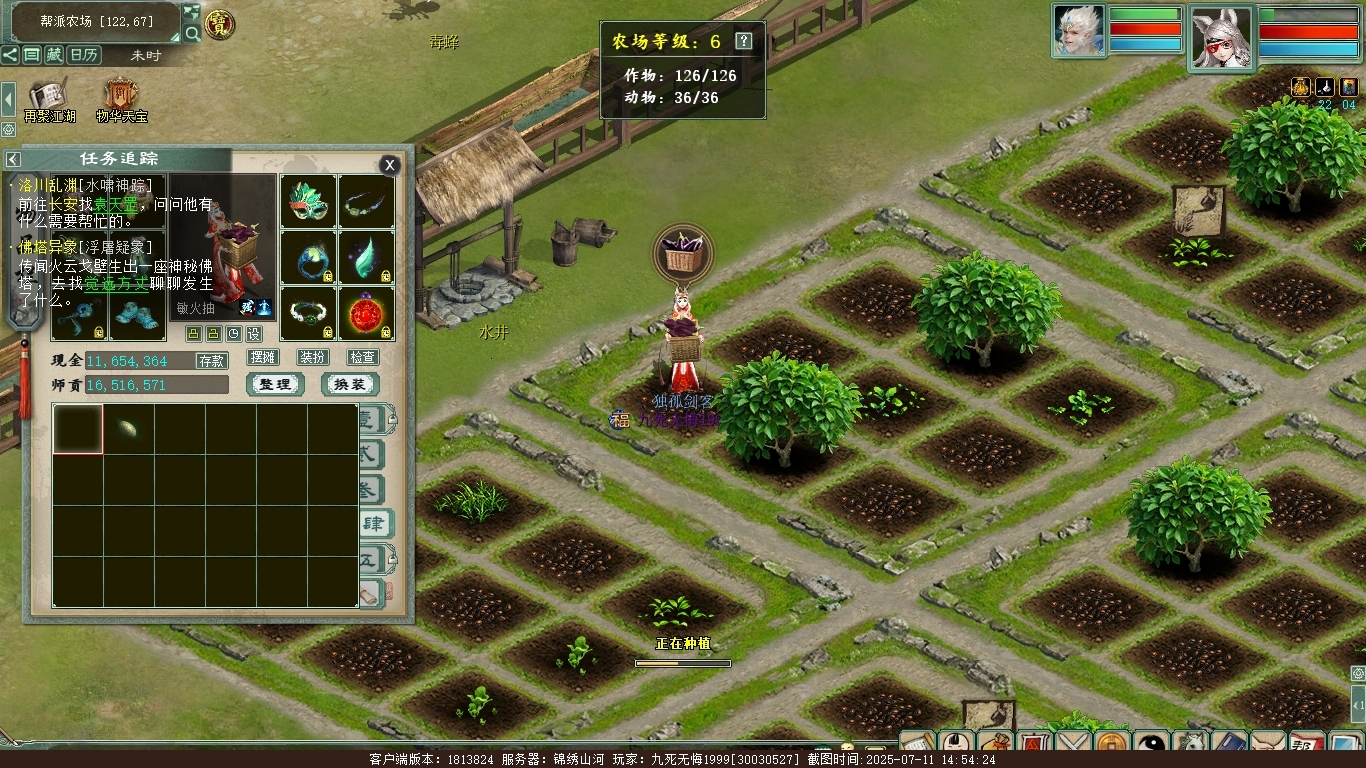Click the 换装 outfit swap button

350,385
